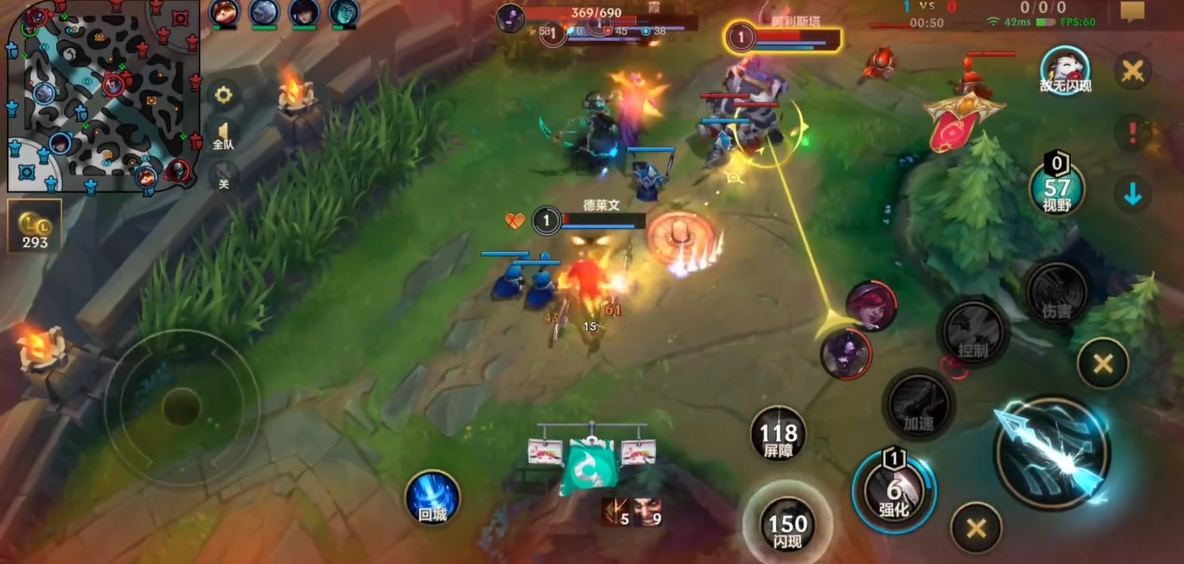Send the blue down-arrow ping

point(1133,194)
